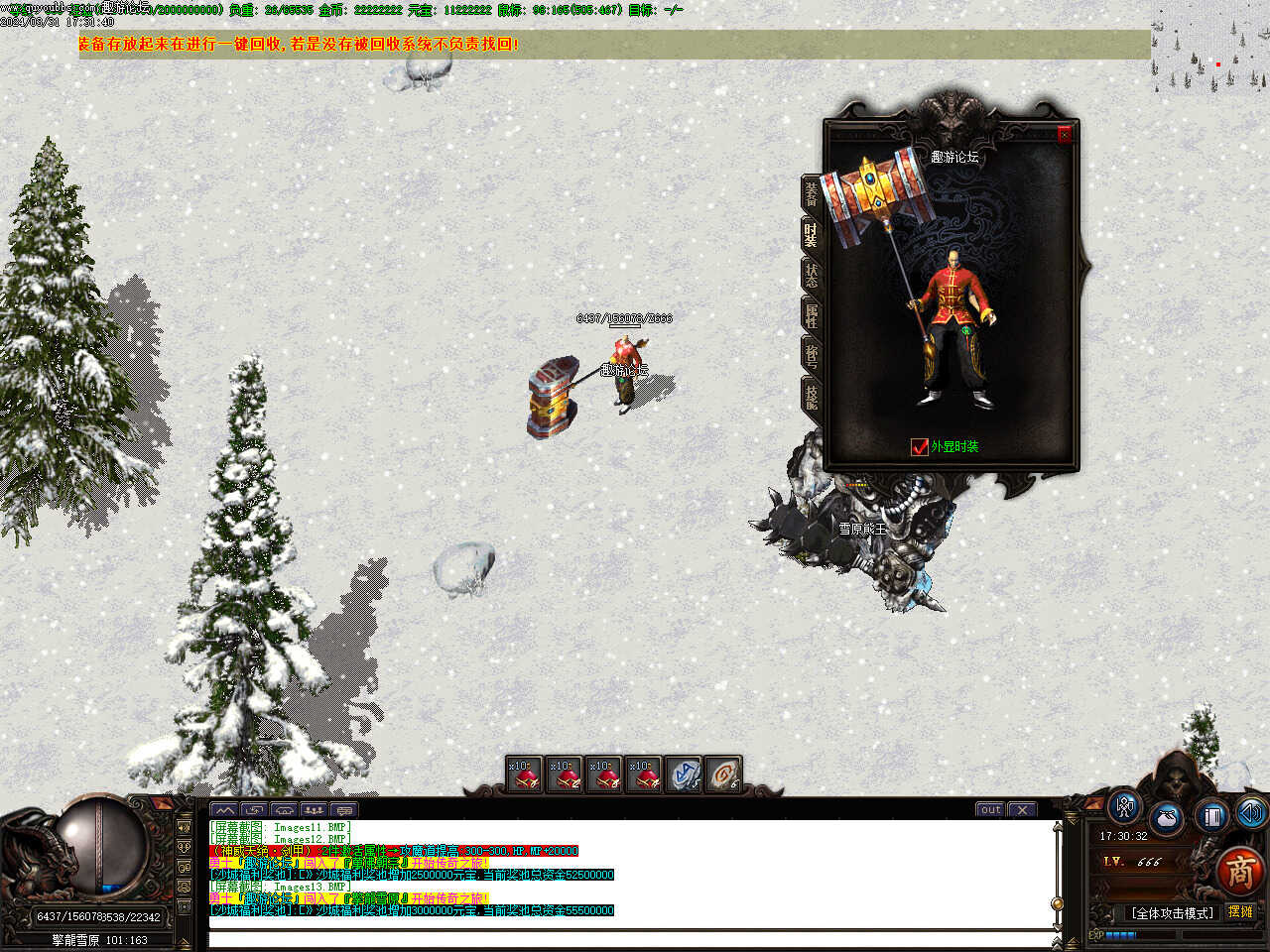
Task: Open the skill book icon
Action: (1210, 816)
